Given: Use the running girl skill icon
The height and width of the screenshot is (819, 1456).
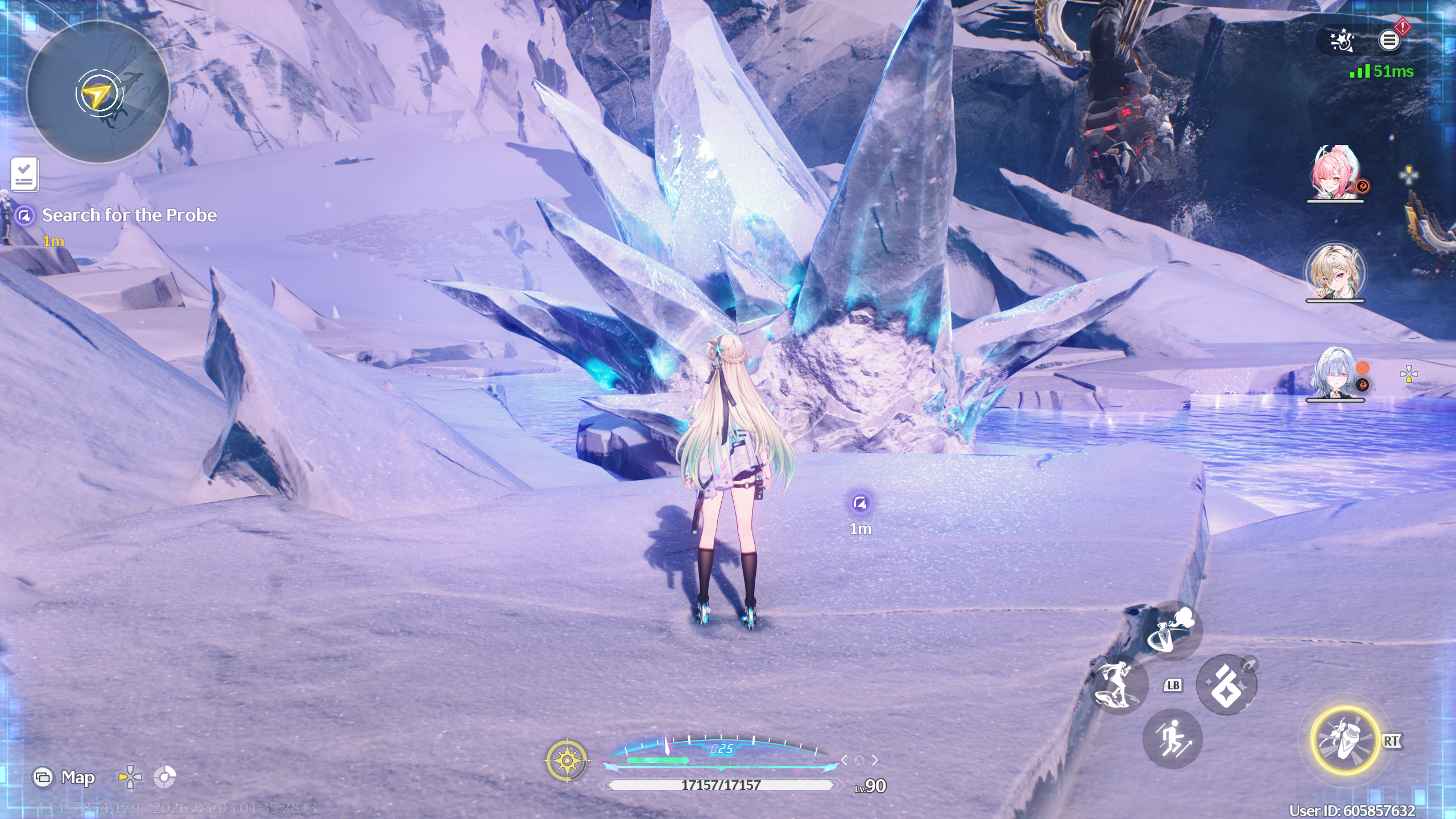Looking at the screenshot, I should coord(1117,684).
